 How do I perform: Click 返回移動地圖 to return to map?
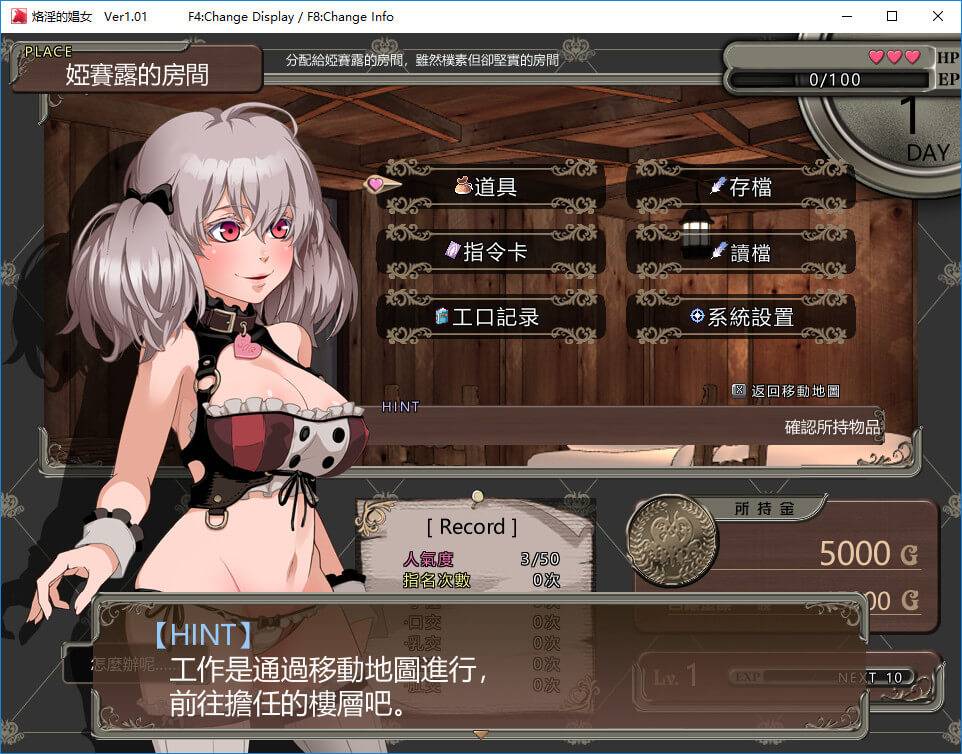click(x=786, y=391)
